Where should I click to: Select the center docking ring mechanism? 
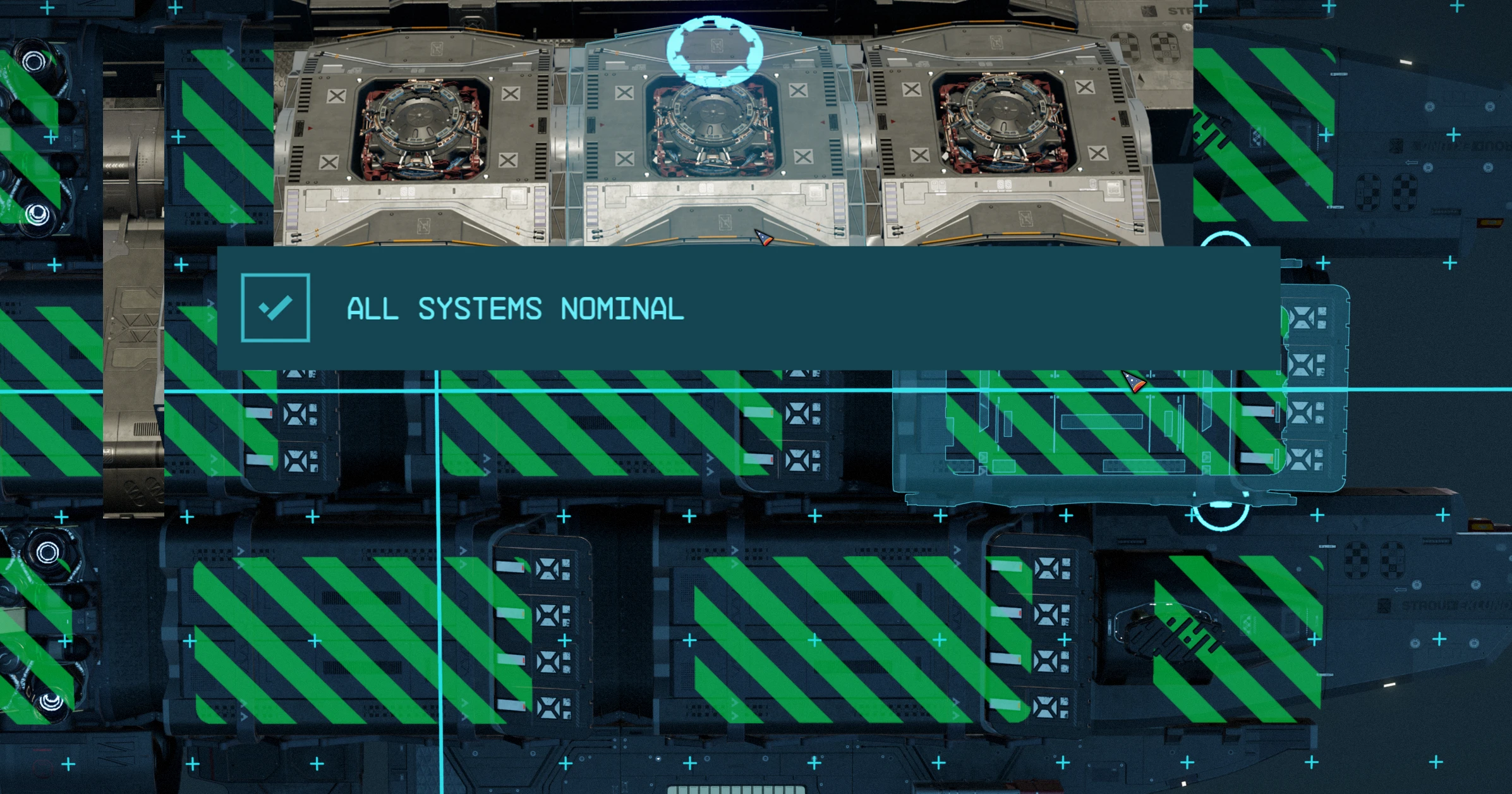point(714,120)
